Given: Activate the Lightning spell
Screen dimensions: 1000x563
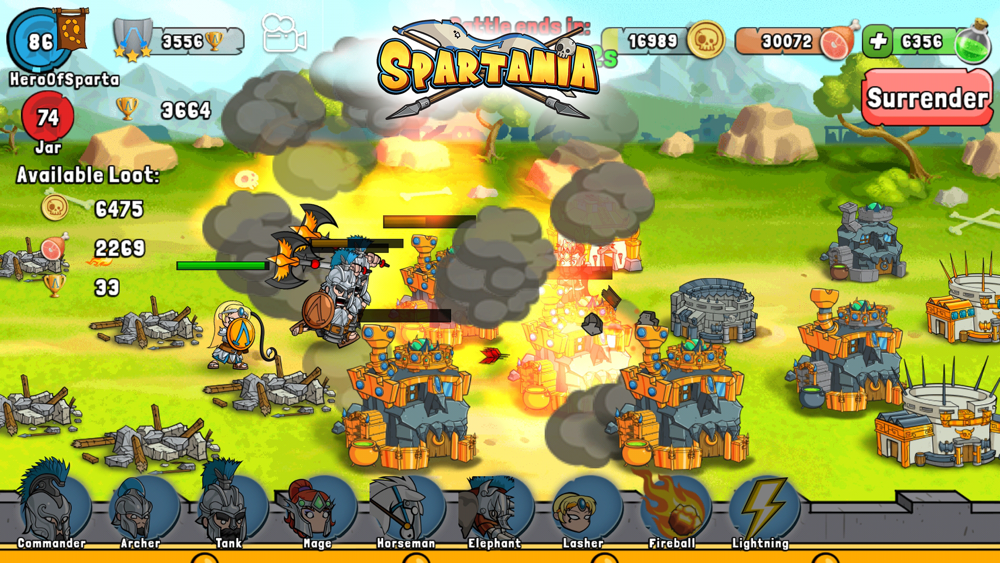Looking at the screenshot, I should [x=762, y=507].
